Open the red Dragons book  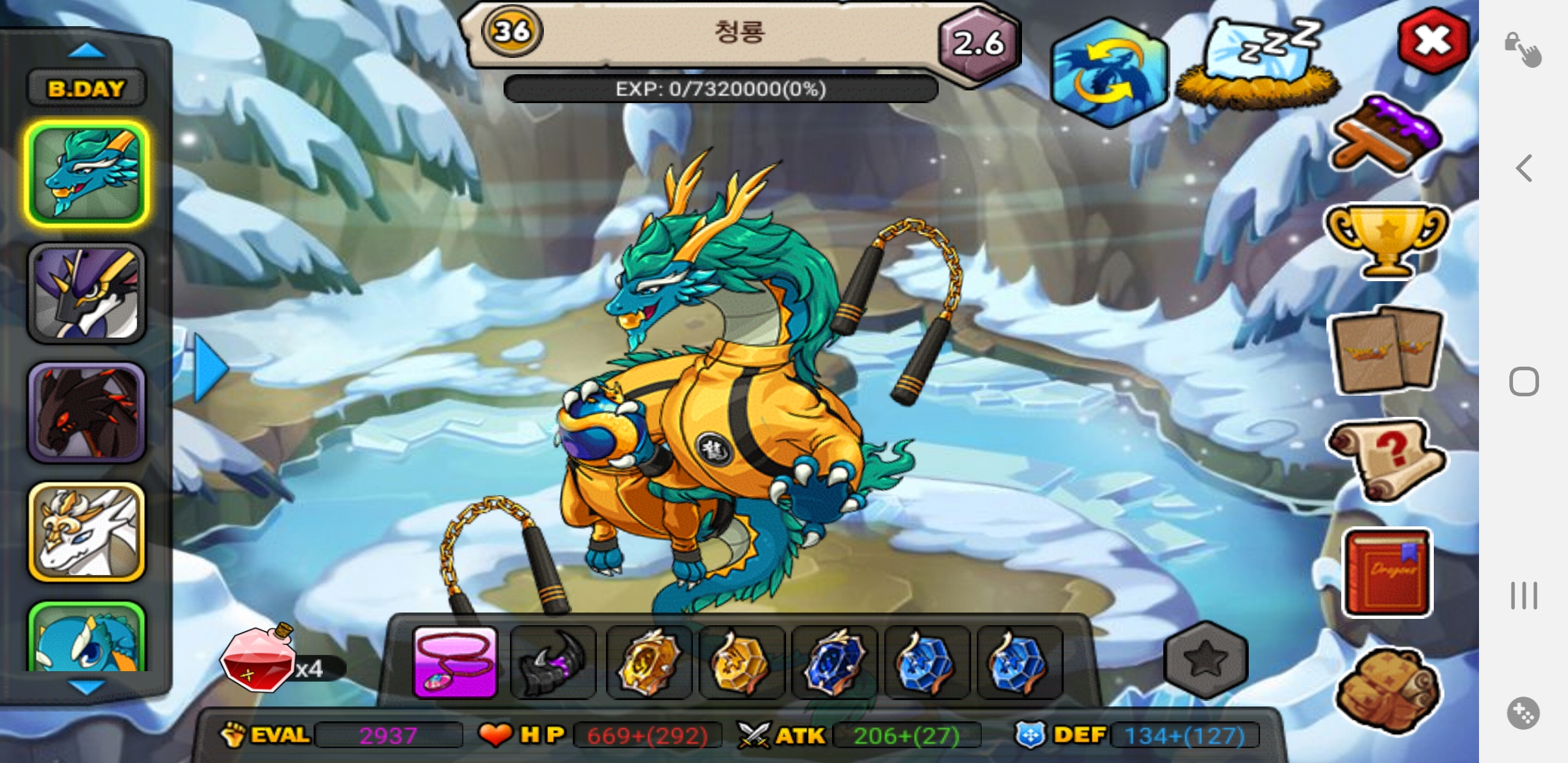(x=1386, y=572)
